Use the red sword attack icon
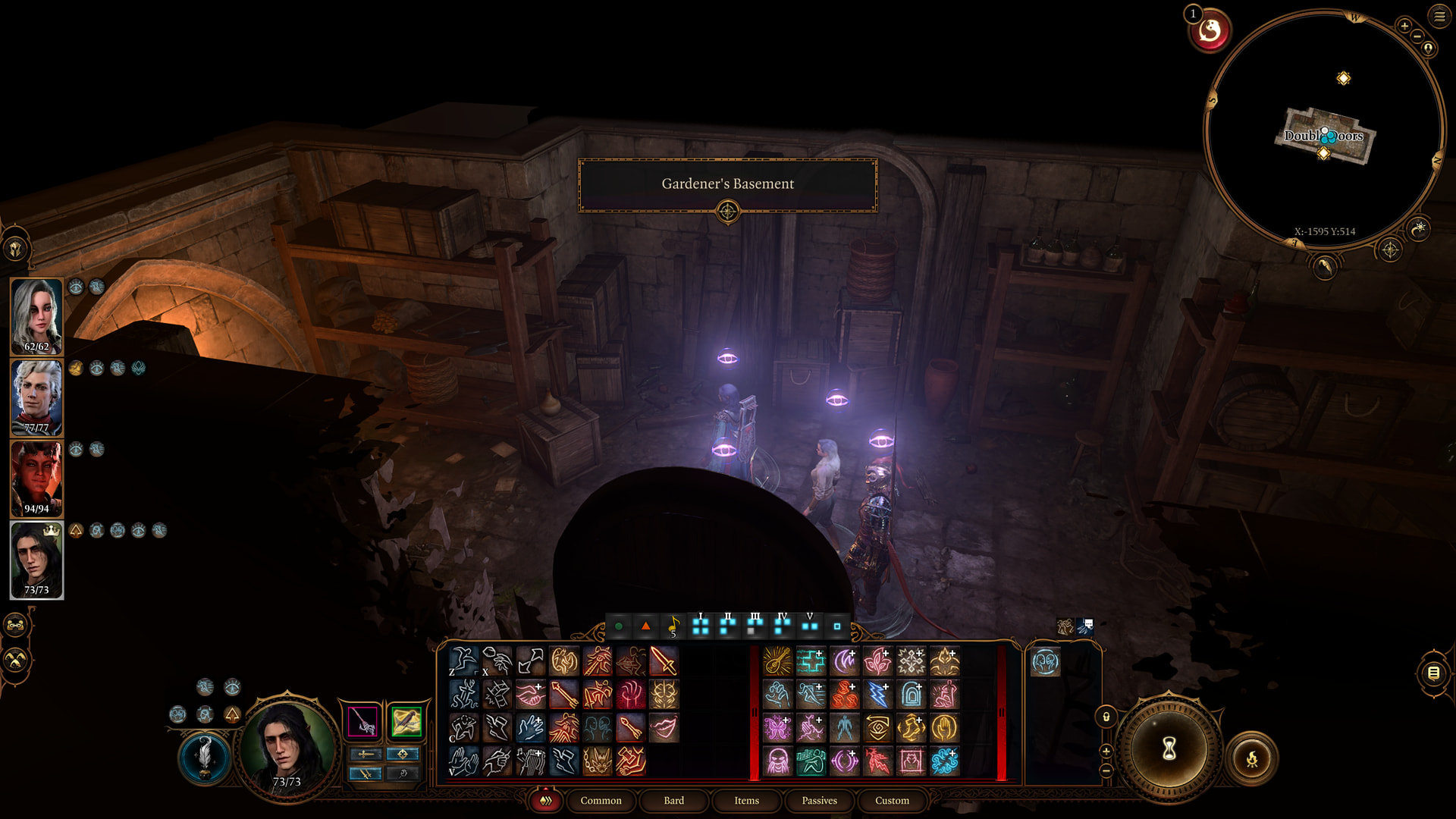The width and height of the screenshot is (1456, 819). point(664,661)
